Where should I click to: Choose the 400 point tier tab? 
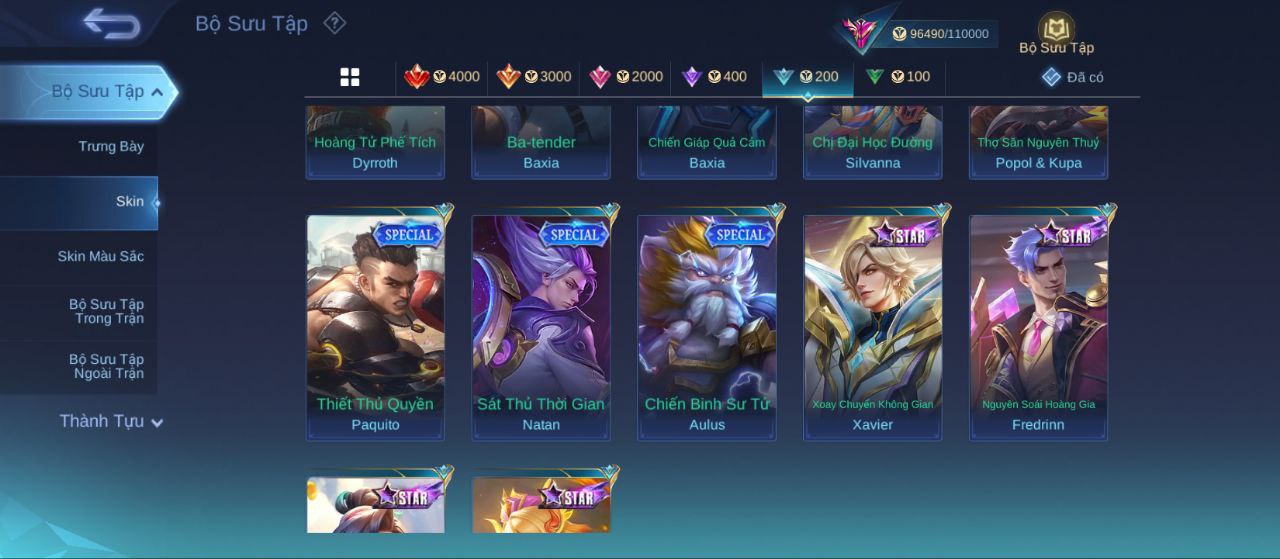[x=714, y=77]
